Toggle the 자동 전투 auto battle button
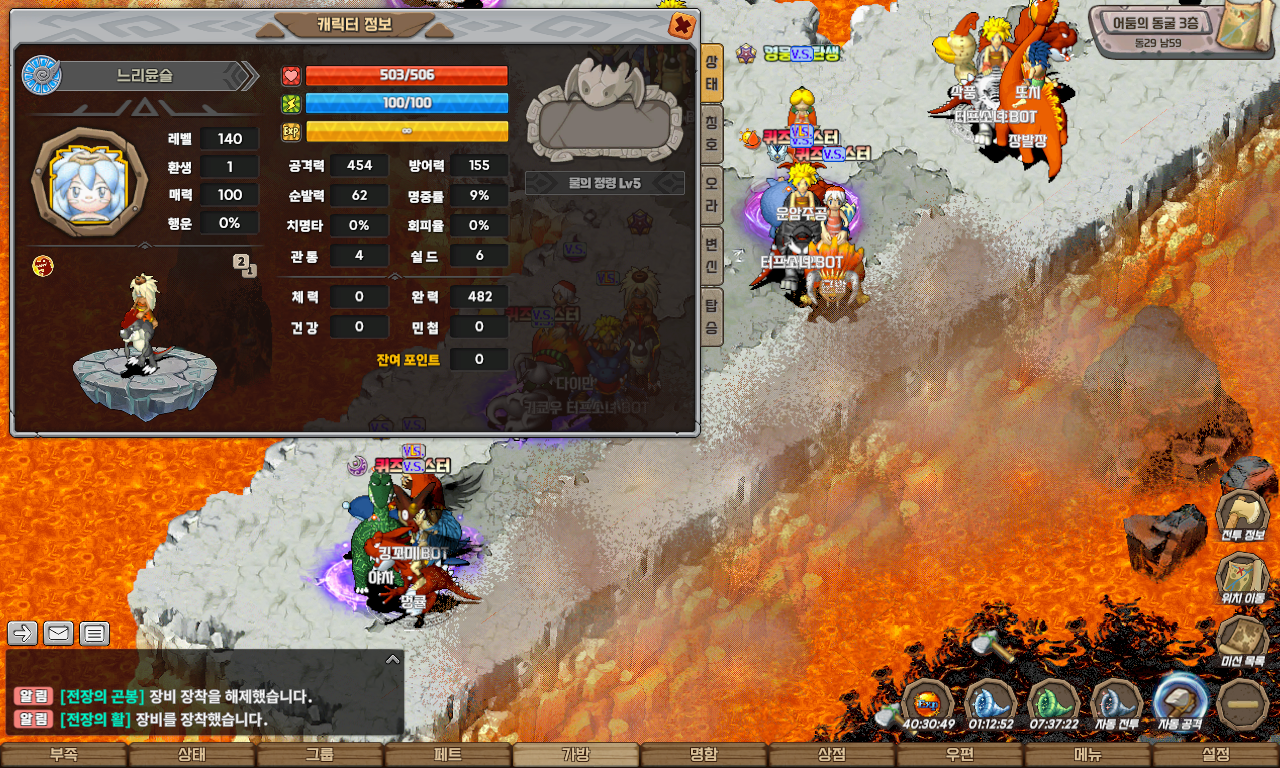This screenshot has height=768, width=1280. [x=1117, y=703]
